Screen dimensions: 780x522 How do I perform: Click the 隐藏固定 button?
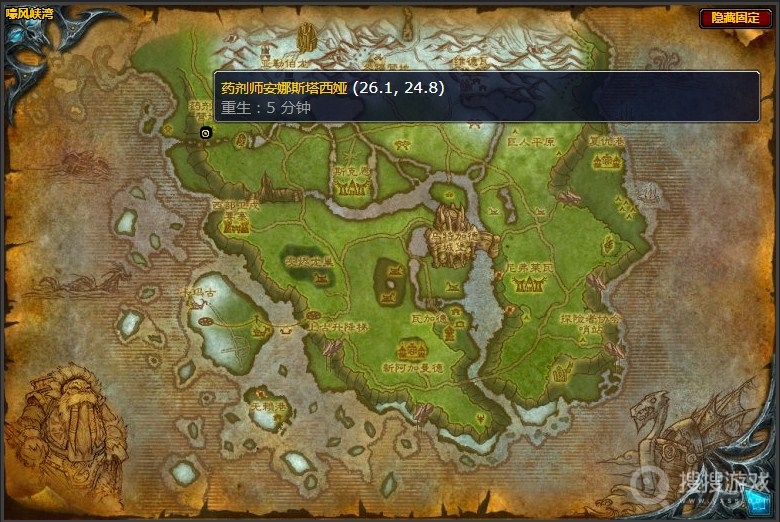click(x=735, y=18)
